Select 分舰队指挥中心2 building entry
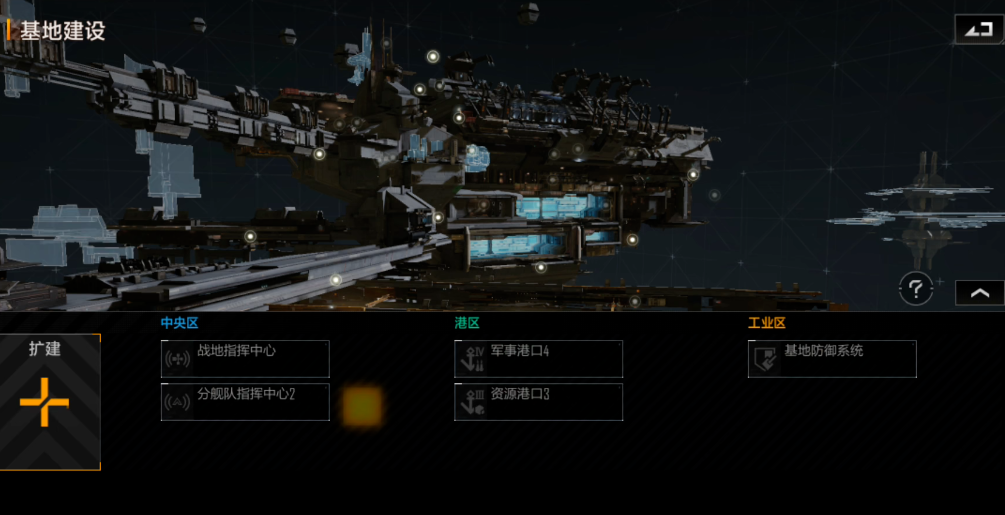Screen dimensions: 1005x515 (x=245, y=402)
